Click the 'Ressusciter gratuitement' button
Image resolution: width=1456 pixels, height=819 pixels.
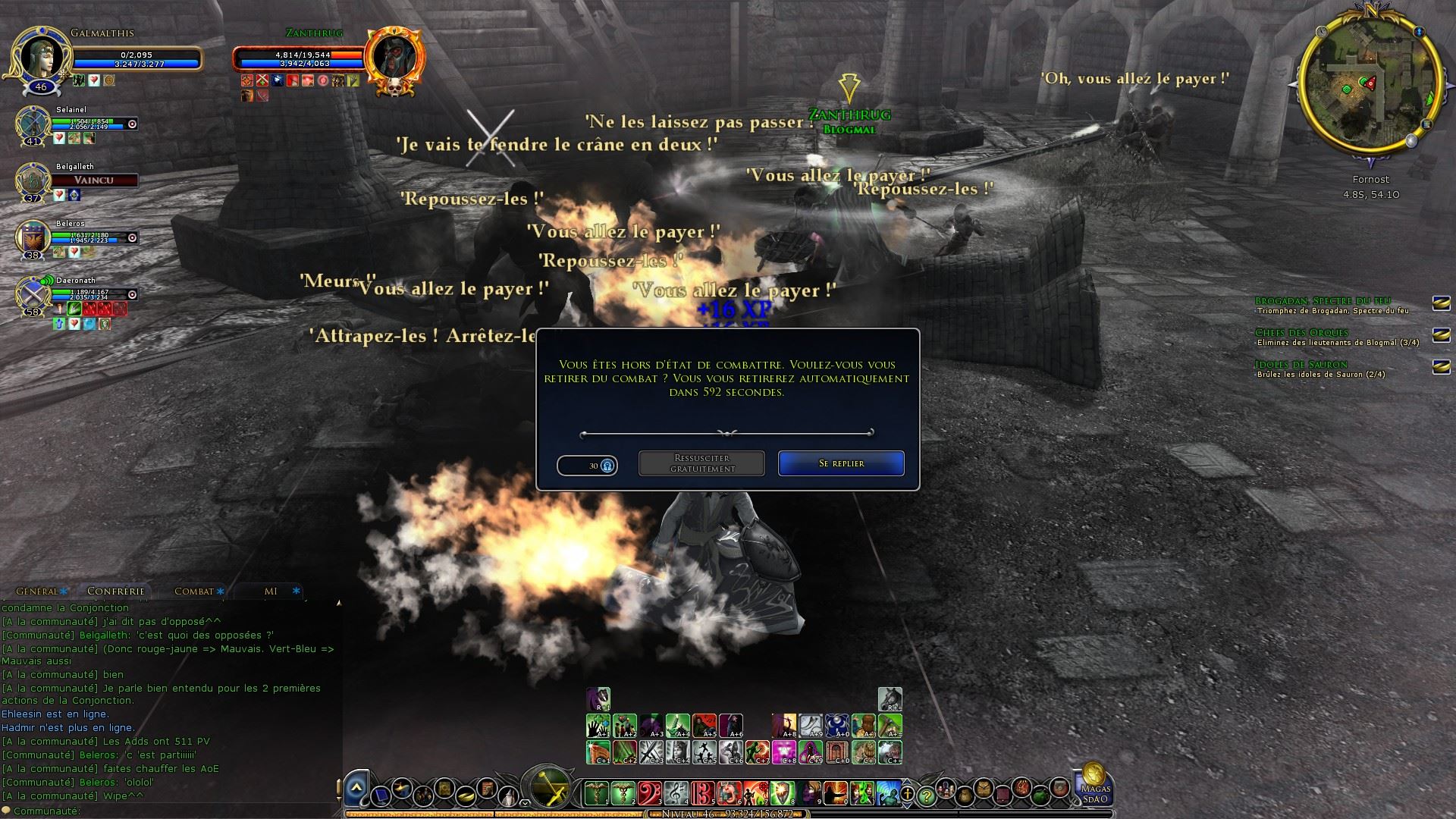(x=701, y=463)
